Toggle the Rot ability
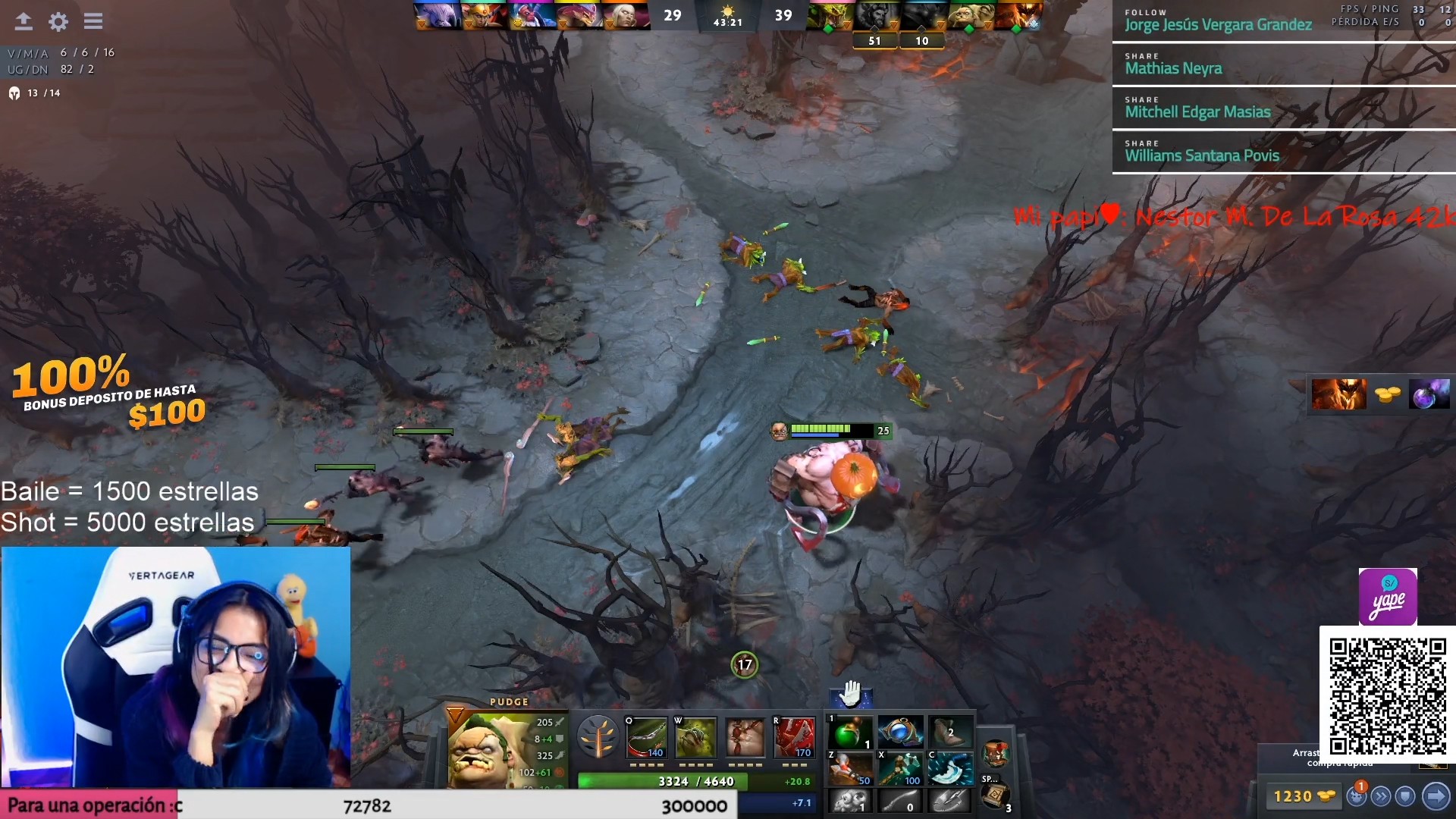Image resolution: width=1456 pixels, height=819 pixels. pyautogui.click(x=695, y=737)
